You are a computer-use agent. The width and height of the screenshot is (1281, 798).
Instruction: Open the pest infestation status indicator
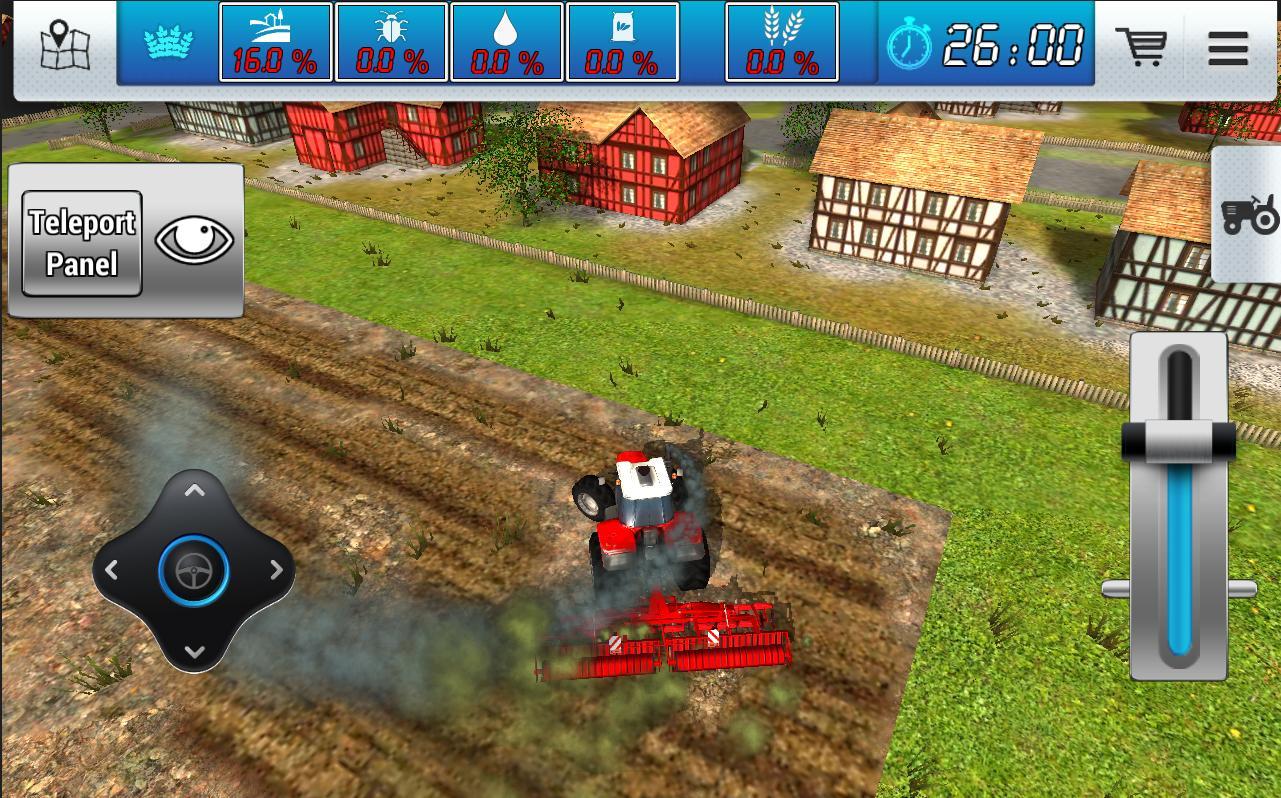coord(391,42)
